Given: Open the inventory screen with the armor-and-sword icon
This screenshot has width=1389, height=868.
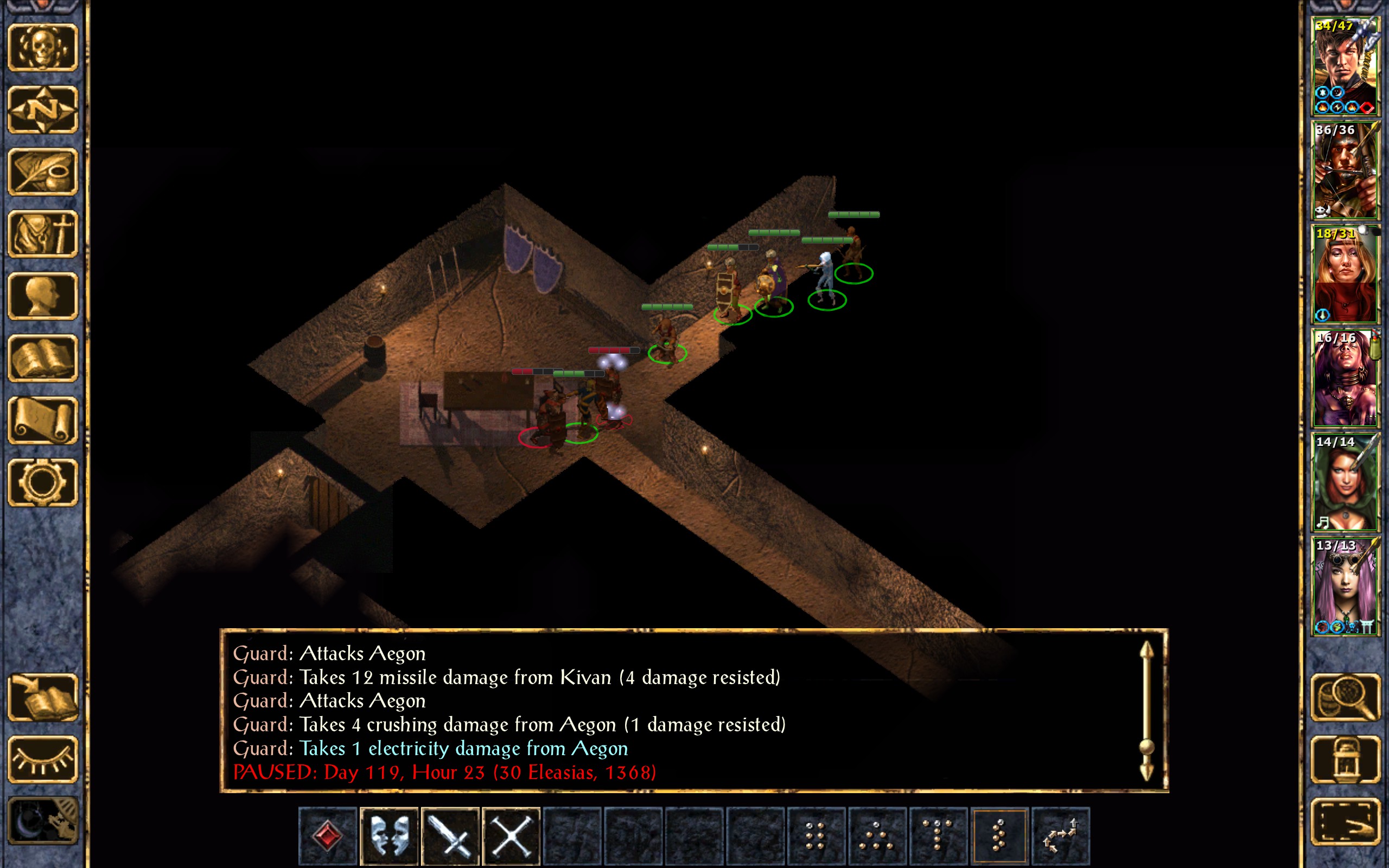Looking at the screenshot, I should pyautogui.click(x=43, y=234).
